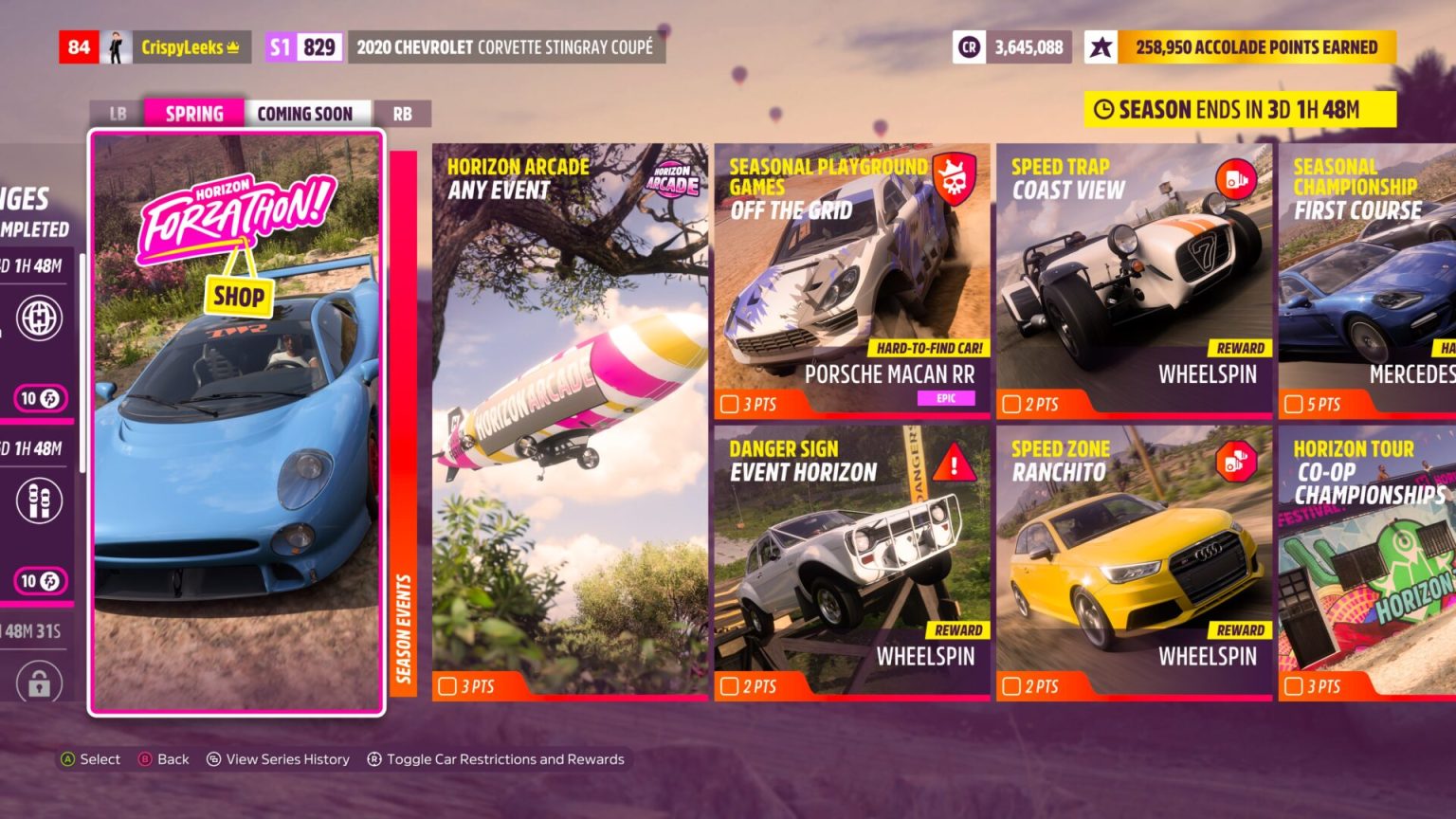
Task: Click the CR credits coin icon
Action: [x=968, y=46]
